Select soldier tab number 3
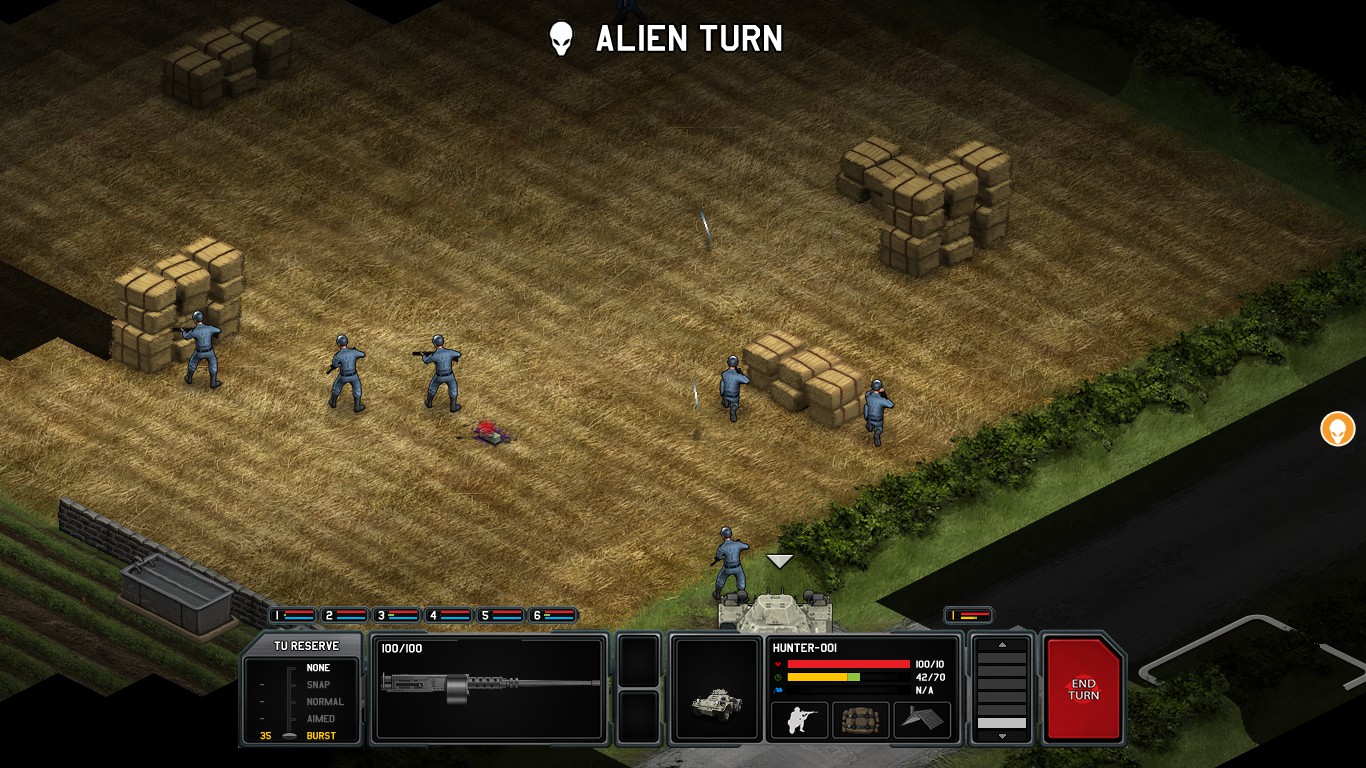 click(x=397, y=615)
